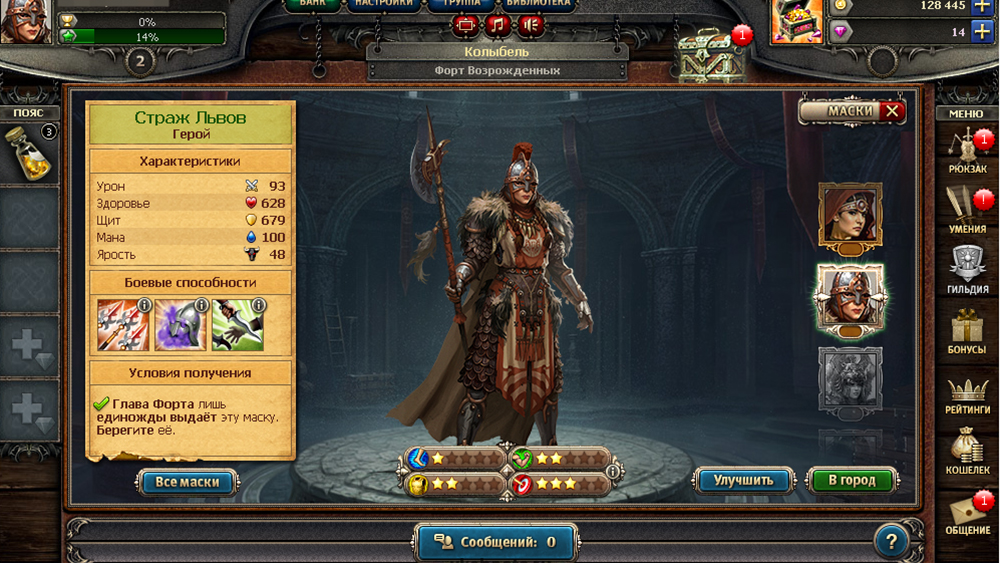Open the Сообщений messages button
The image size is (1000, 563).
(496, 542)
